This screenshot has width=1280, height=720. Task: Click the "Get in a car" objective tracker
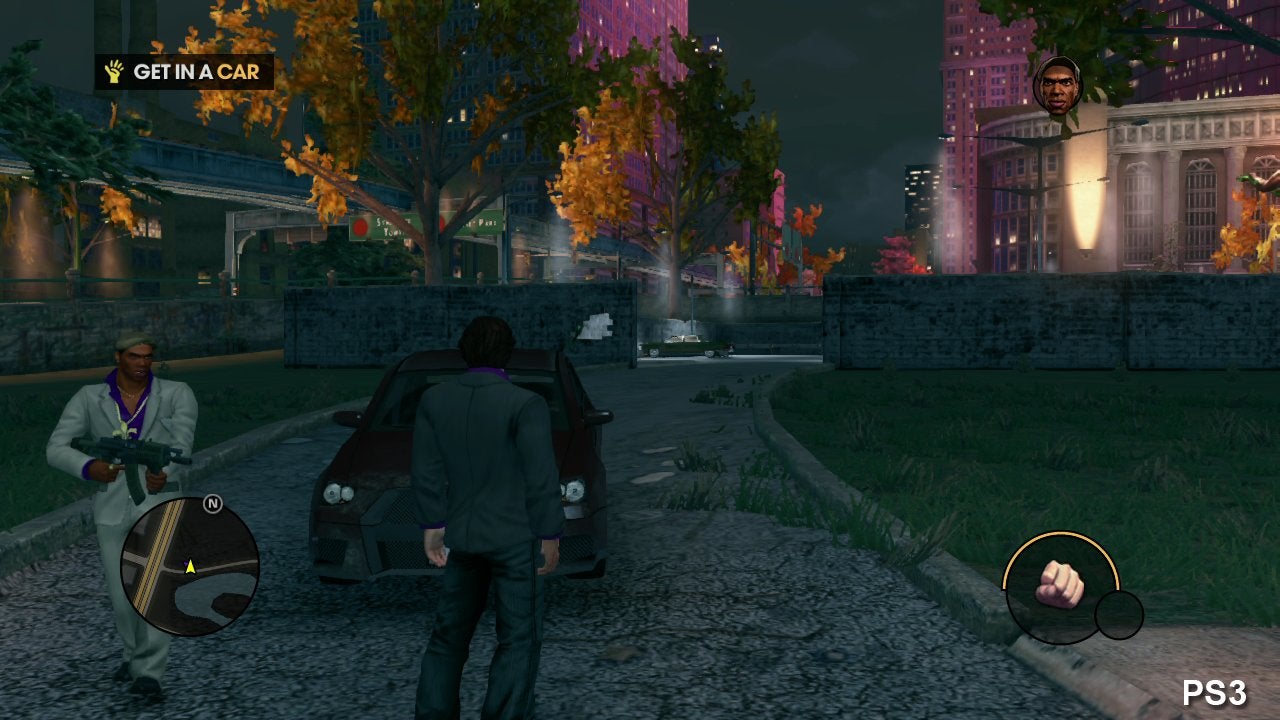184,72
